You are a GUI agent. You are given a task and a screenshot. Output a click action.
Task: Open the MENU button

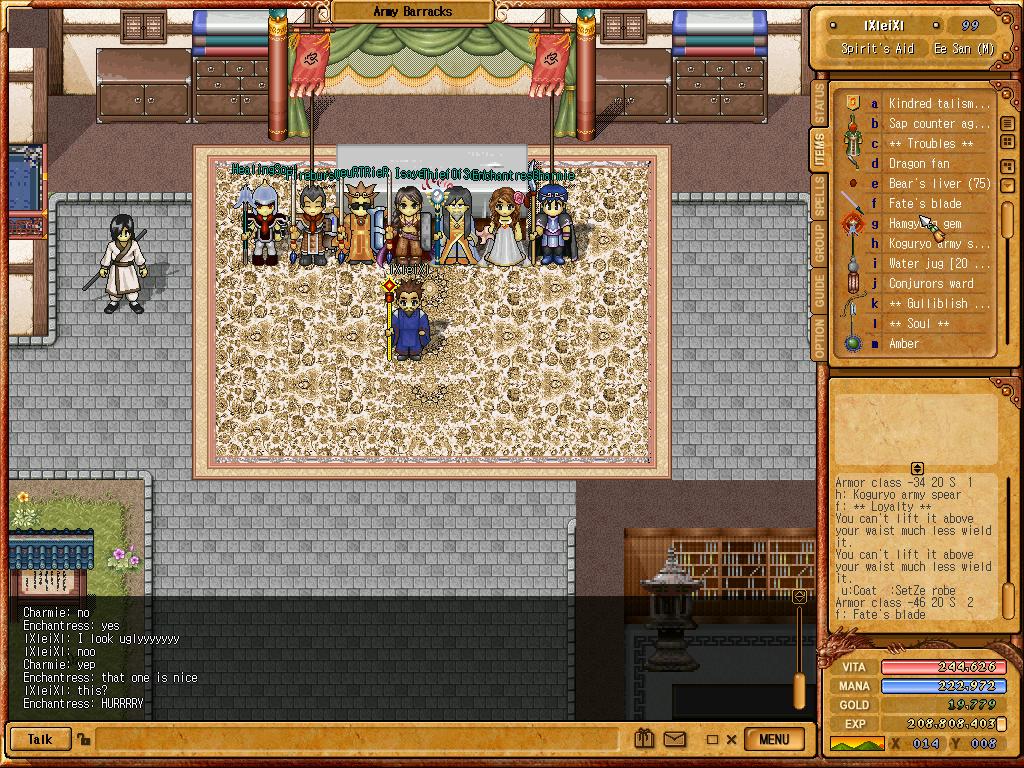[x=774, y=740]
